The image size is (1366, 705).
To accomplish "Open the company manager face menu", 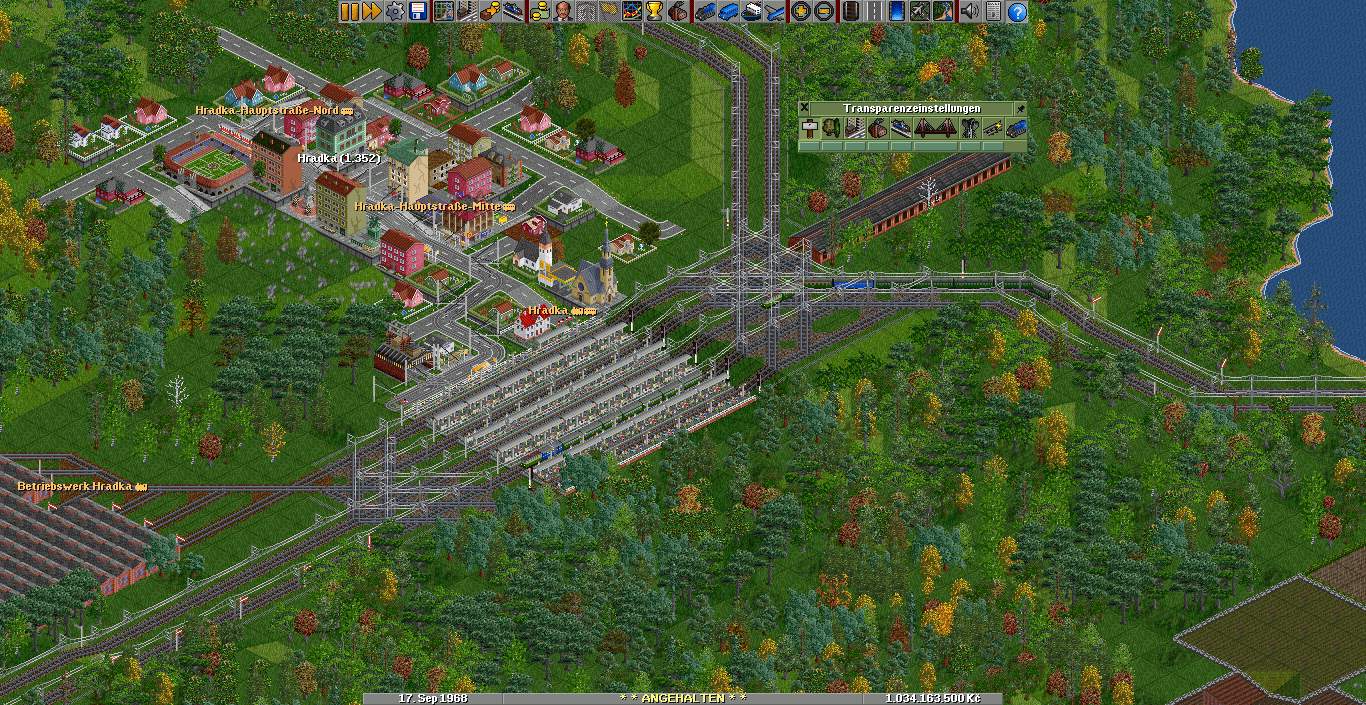I will pyautogui.click(x=563, y=11).
